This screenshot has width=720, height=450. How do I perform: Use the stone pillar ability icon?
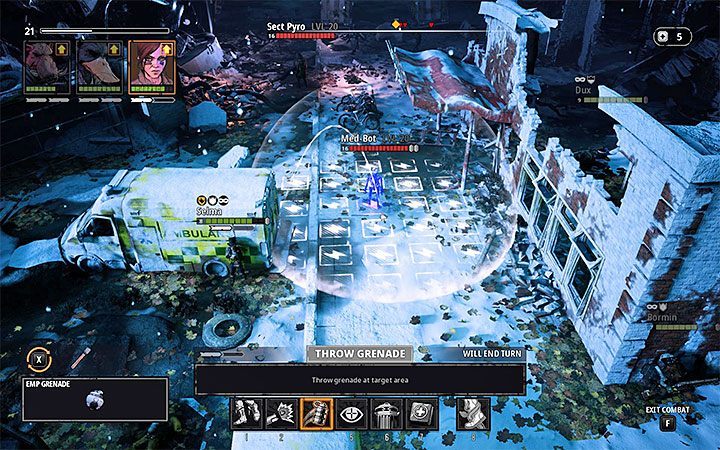point(387,413)
